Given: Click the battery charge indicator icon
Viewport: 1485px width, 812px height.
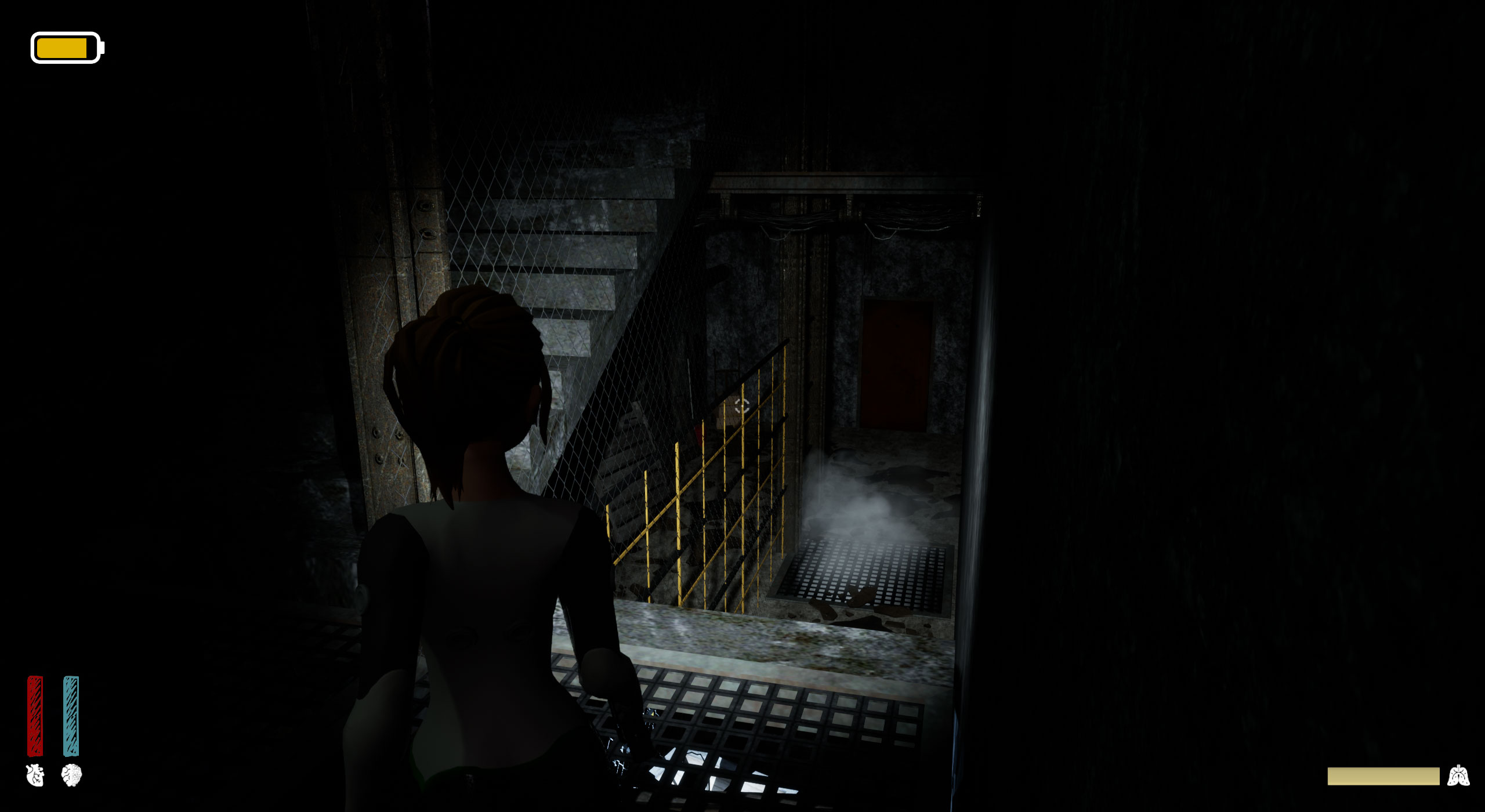Looking at the screenshot, I should [x=67, y=48].
